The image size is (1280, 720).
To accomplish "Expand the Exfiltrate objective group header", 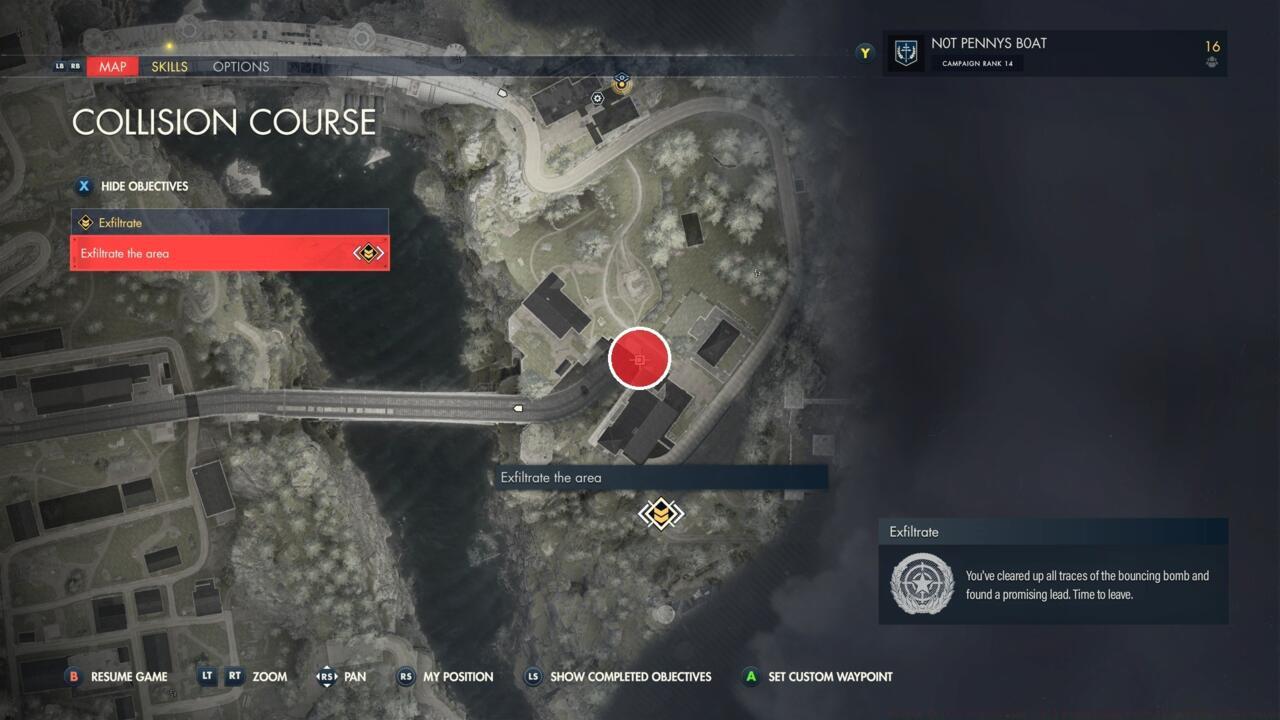I will click(x=229, y=222).
